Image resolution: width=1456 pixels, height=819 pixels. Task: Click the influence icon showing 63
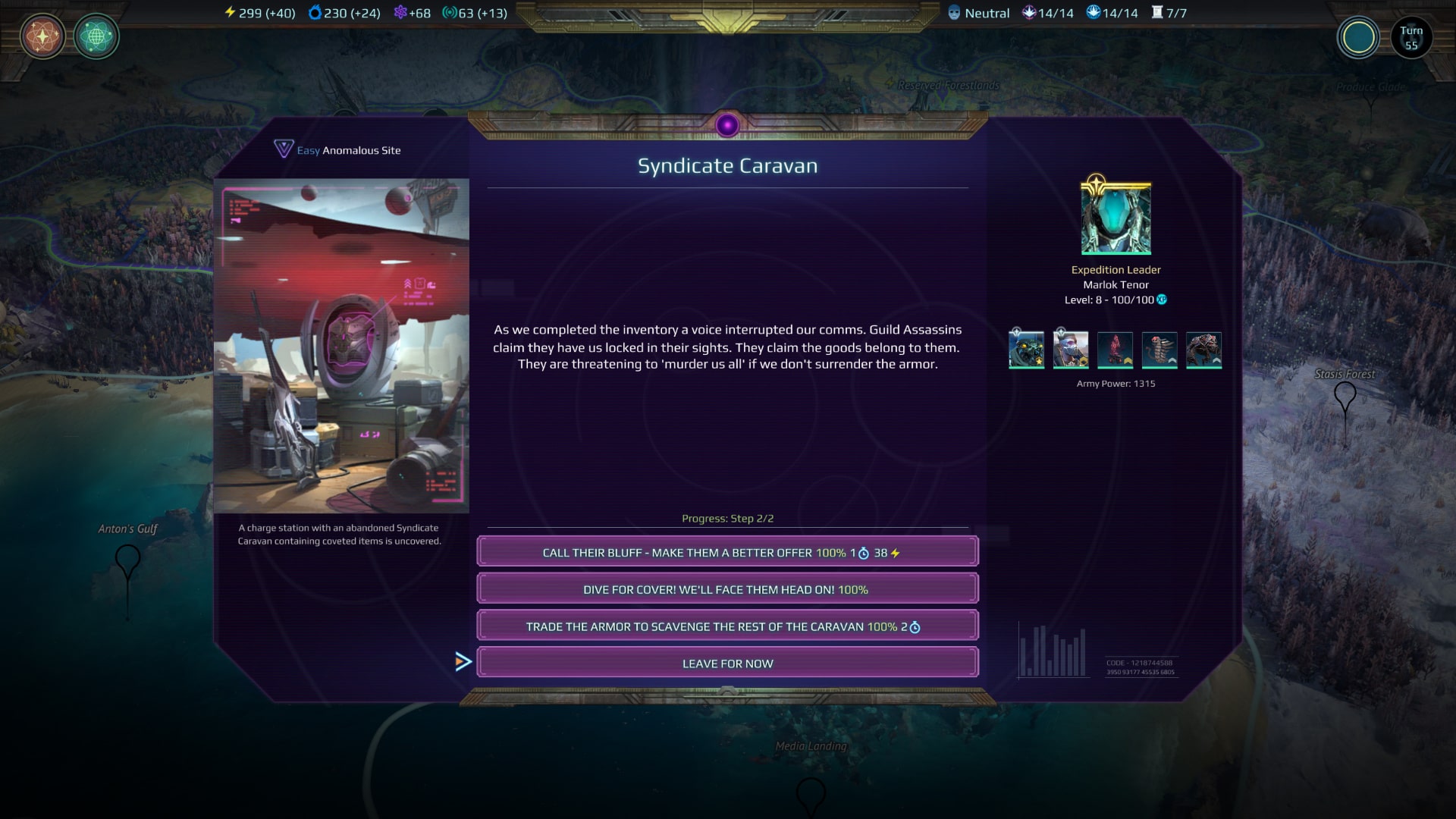tap(450, 12)
